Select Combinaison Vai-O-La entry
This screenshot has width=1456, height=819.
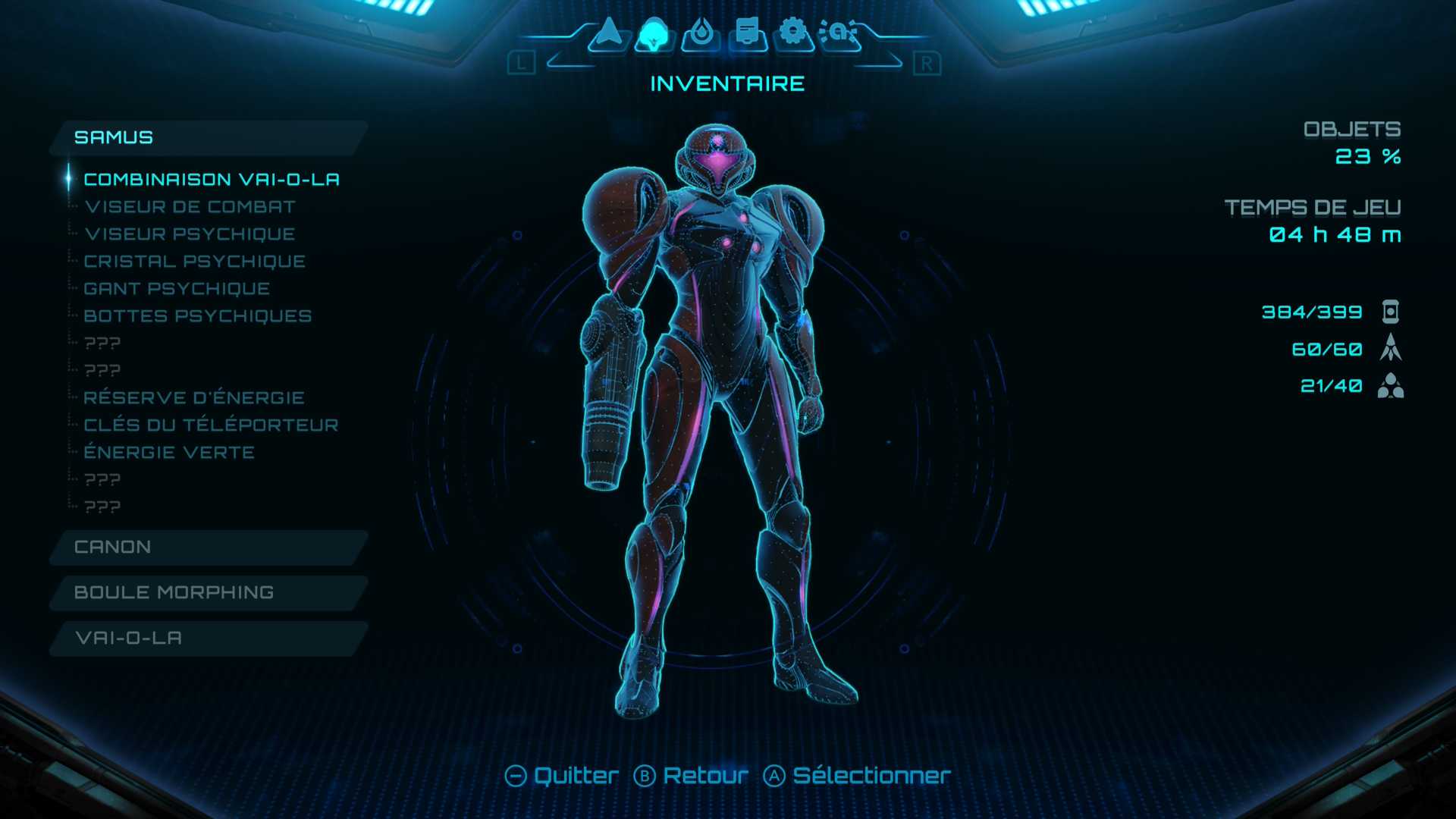(212, 180)
